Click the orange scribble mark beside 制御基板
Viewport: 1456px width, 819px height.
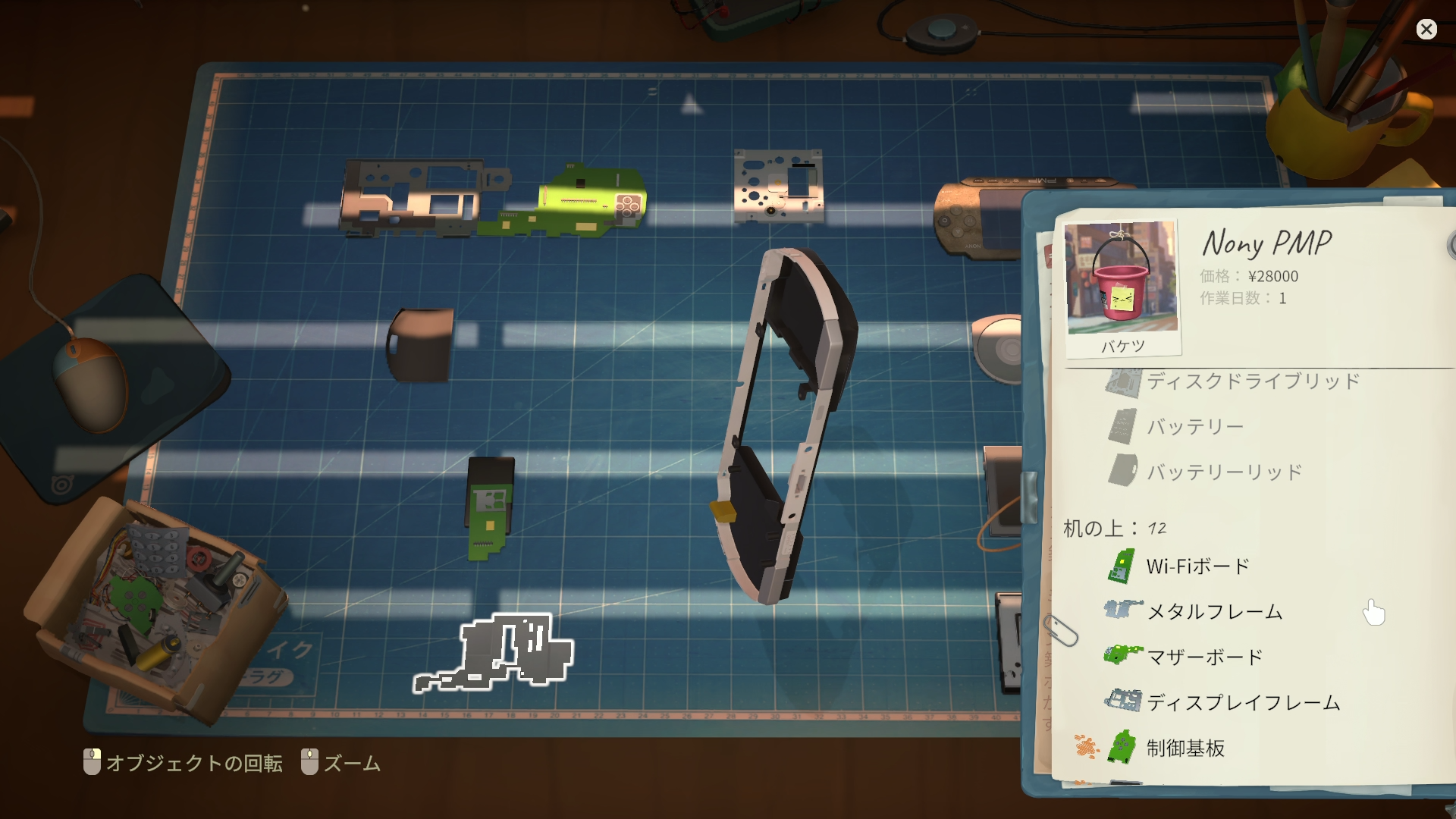tap(1086, 748)
